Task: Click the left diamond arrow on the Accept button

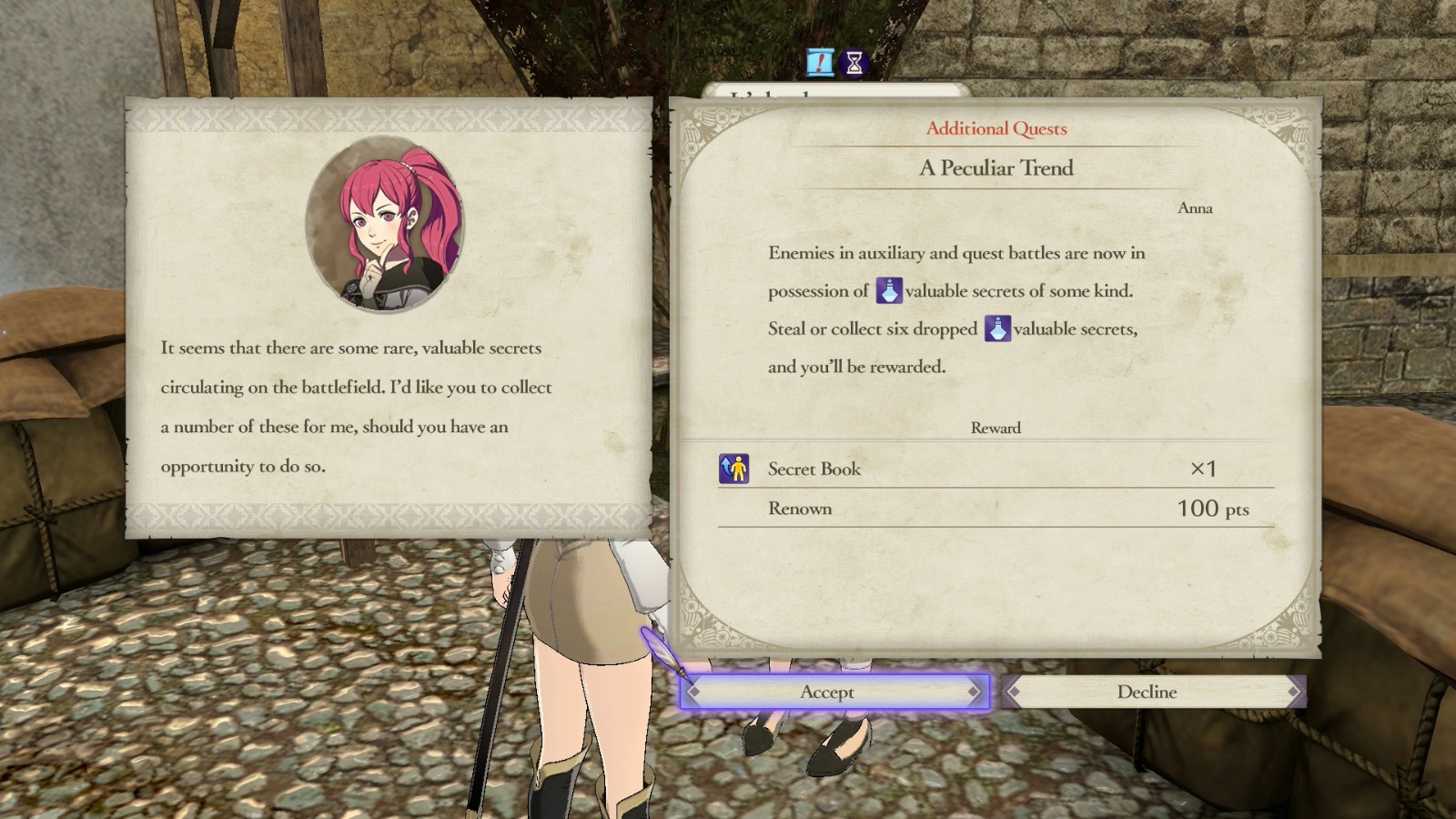Action: [695, 692]
